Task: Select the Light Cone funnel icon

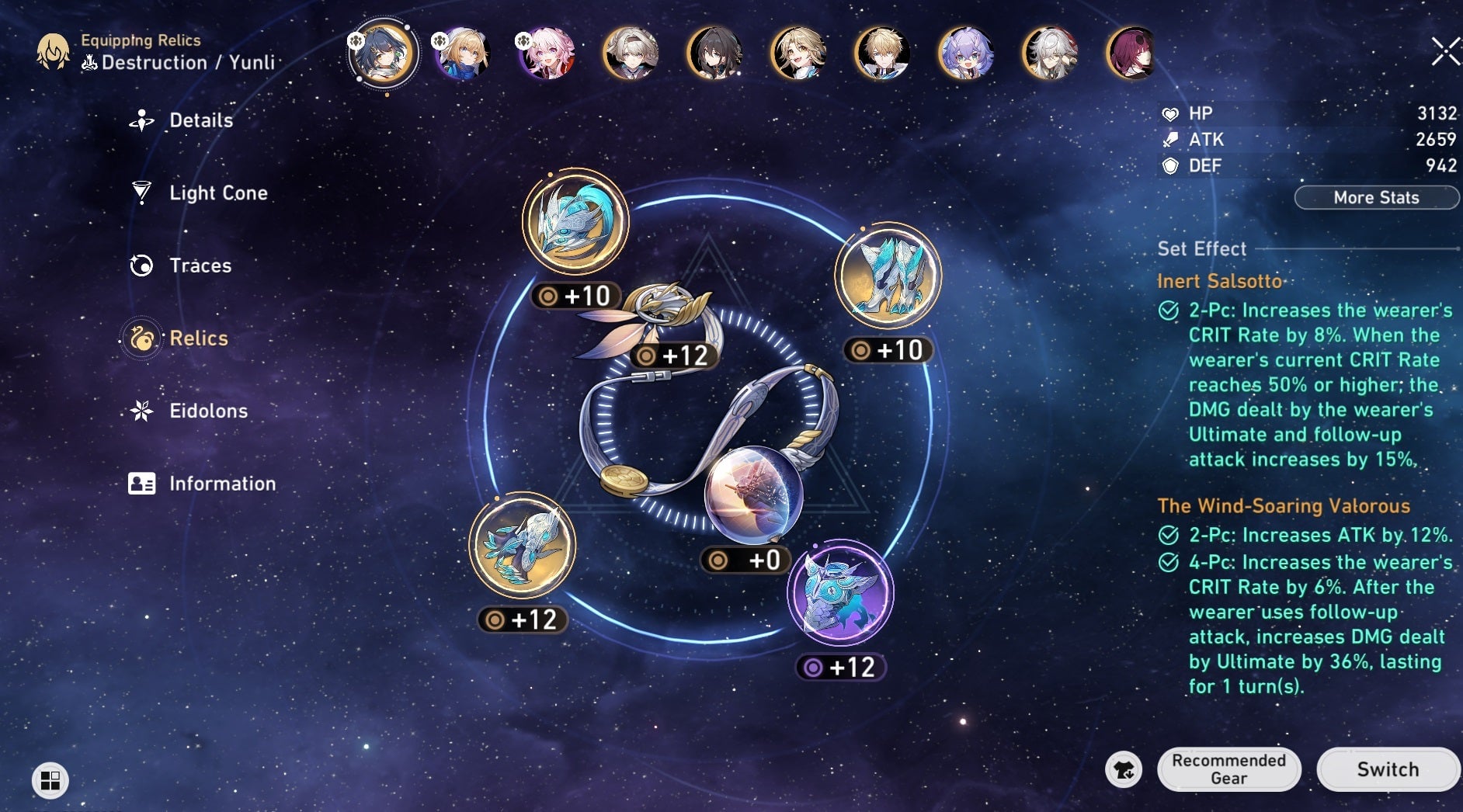Action: pos(141,193)
